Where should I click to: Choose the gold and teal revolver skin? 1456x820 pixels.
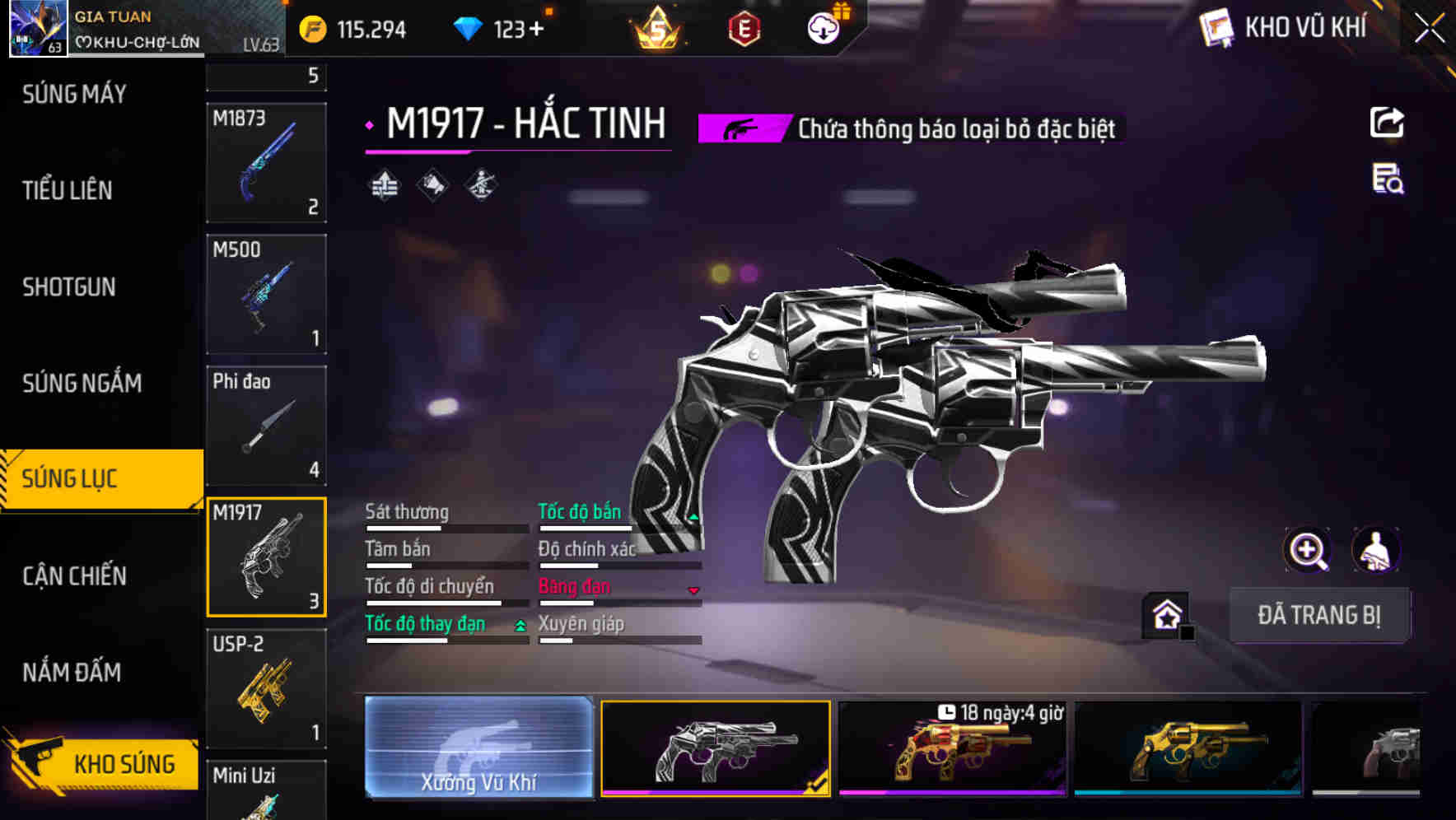coord(1188,748)
